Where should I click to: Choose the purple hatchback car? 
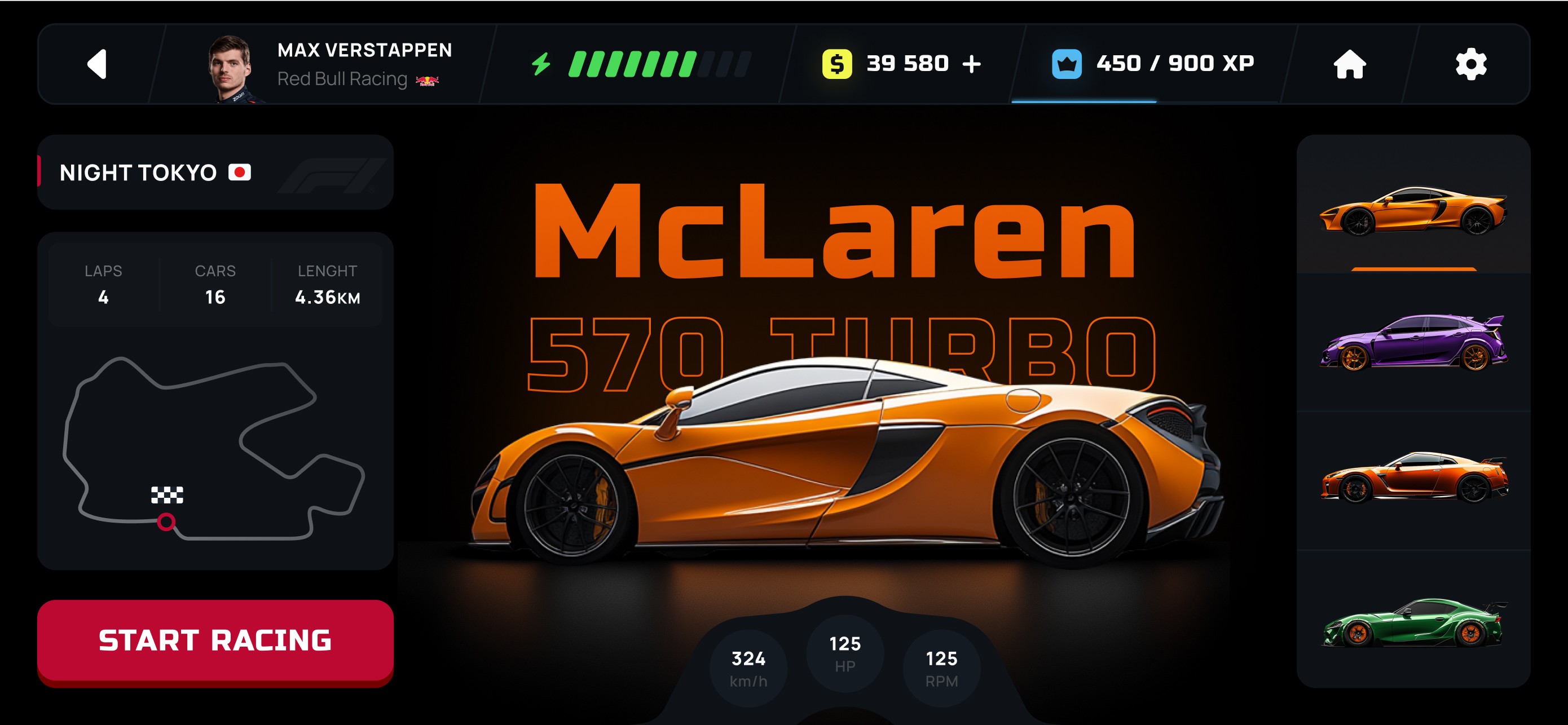(x=1413, y=342)
